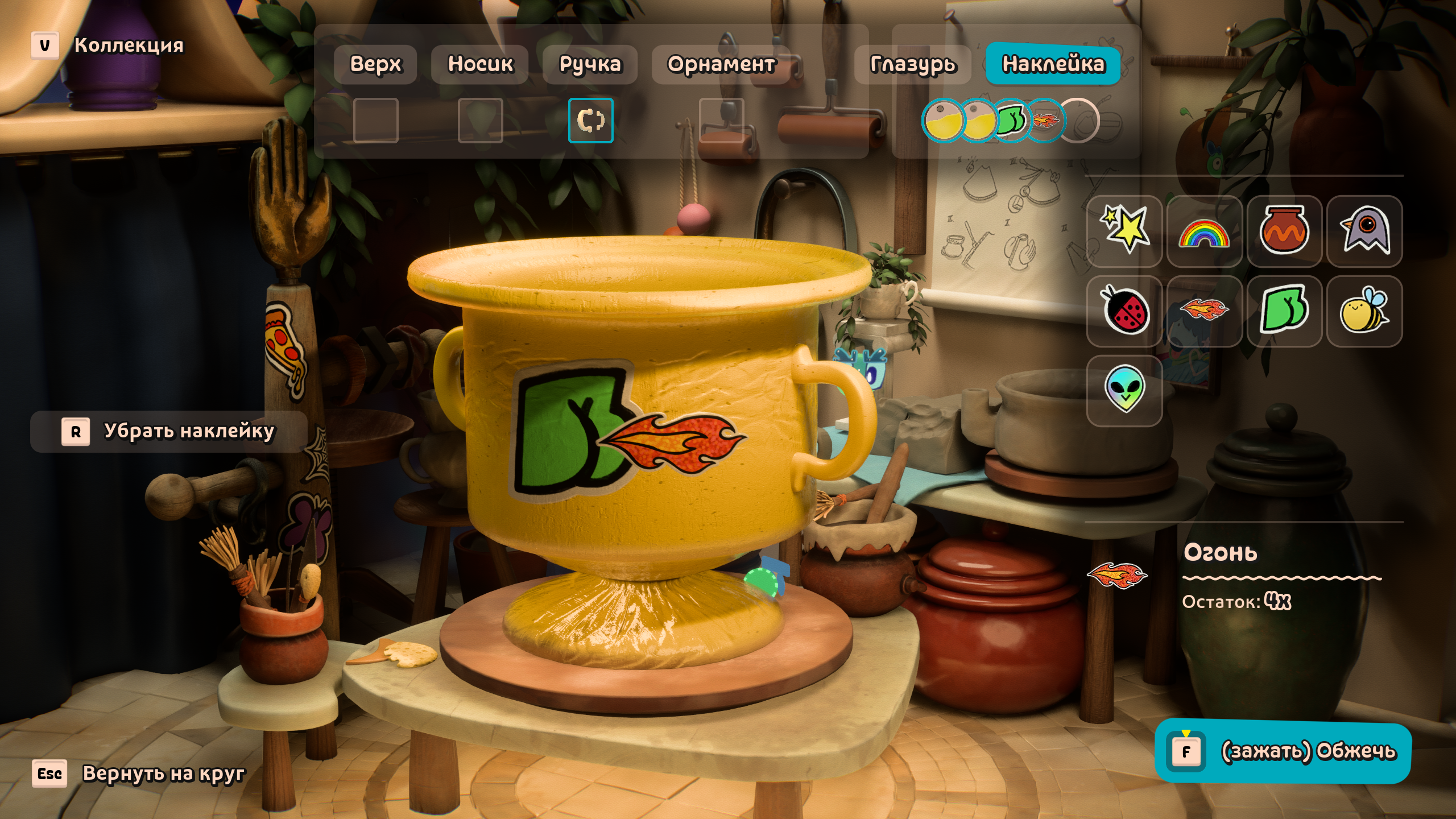Screen dimensions: 1456x819
Task: Open the Носик tab
Action: (480, 64)
